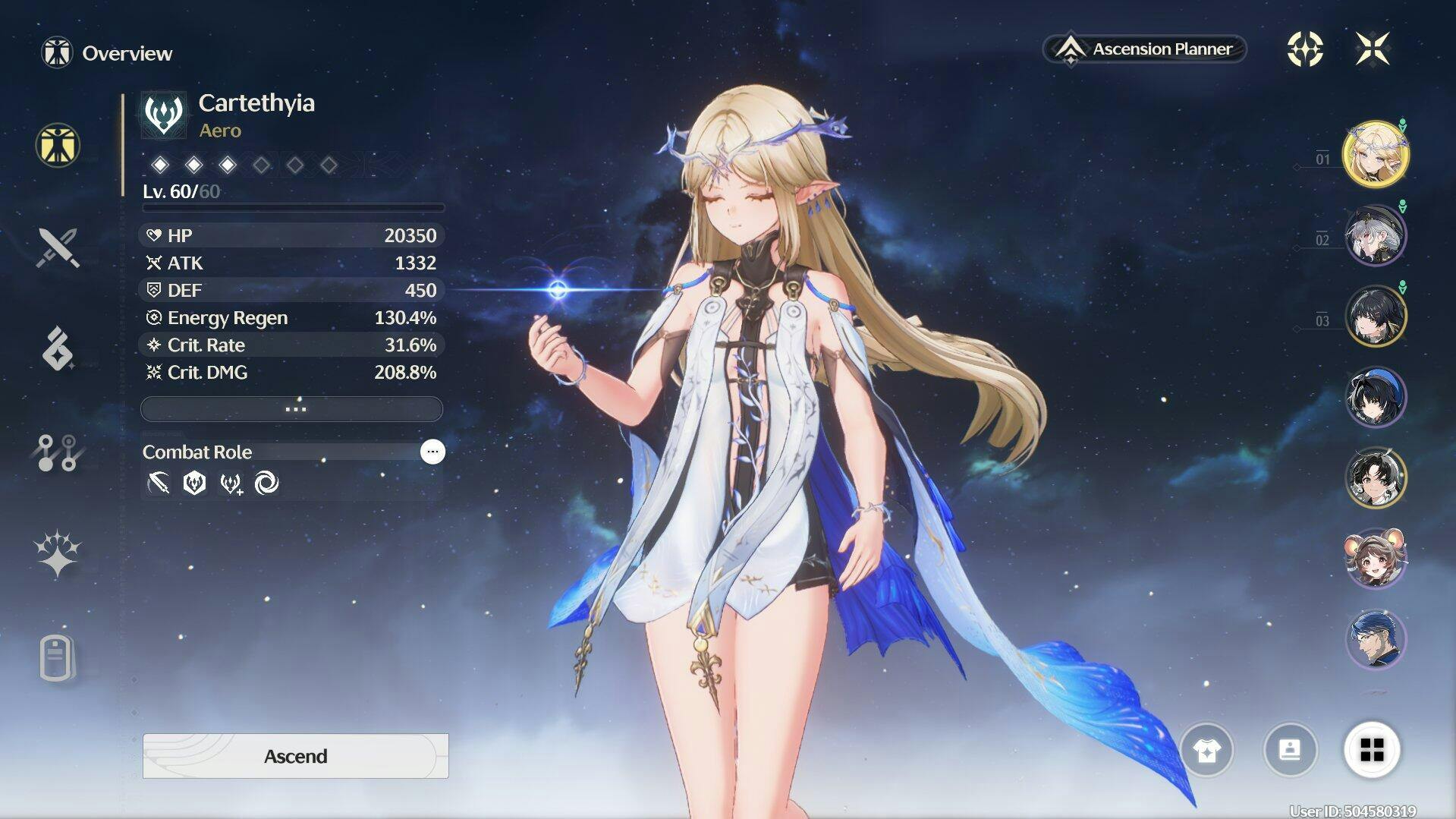Select the blue-haired male character portrait
Screen dimensions: 1456x819
pos(1376,639)
